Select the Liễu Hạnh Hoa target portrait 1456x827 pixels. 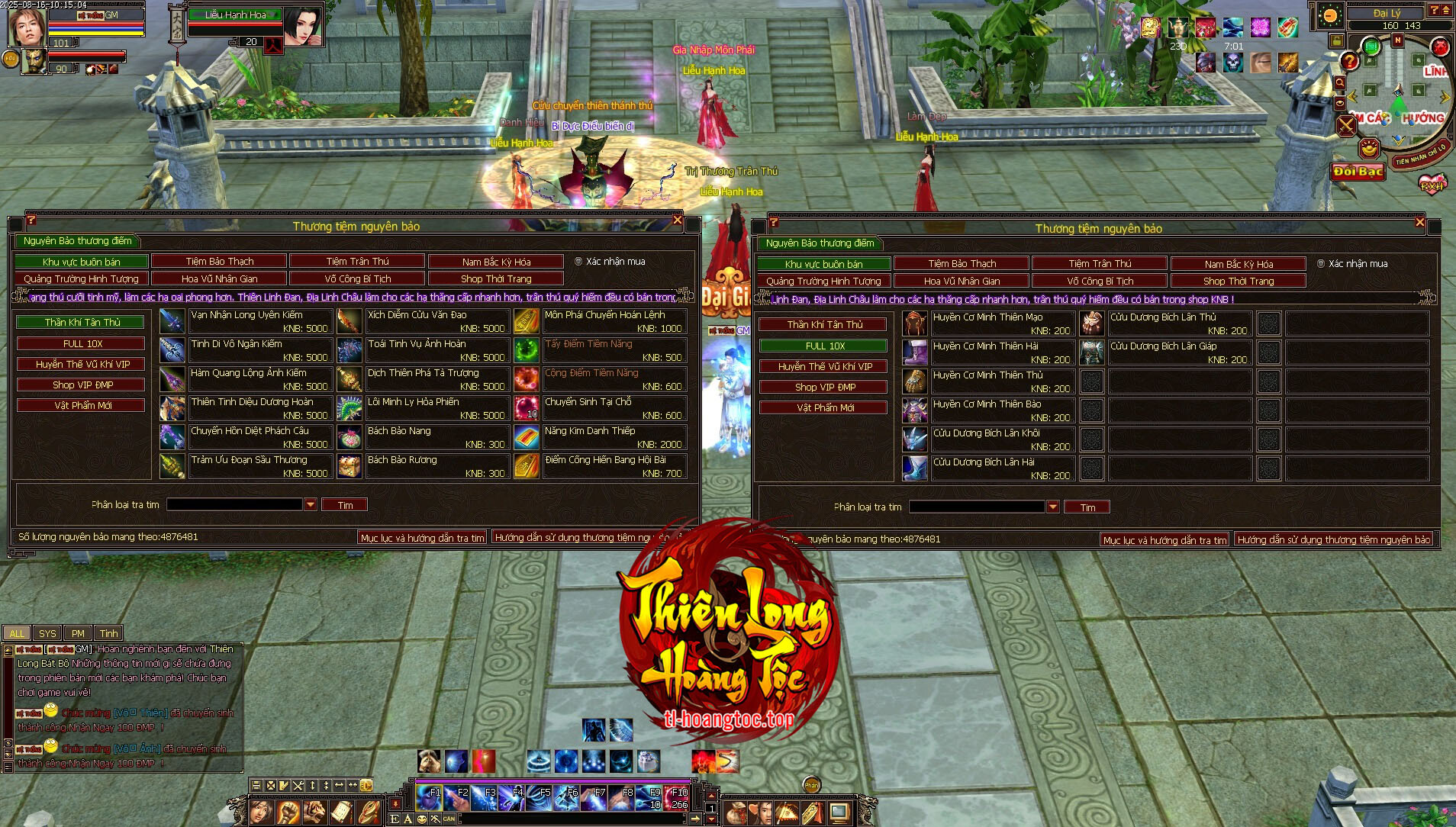303,27
